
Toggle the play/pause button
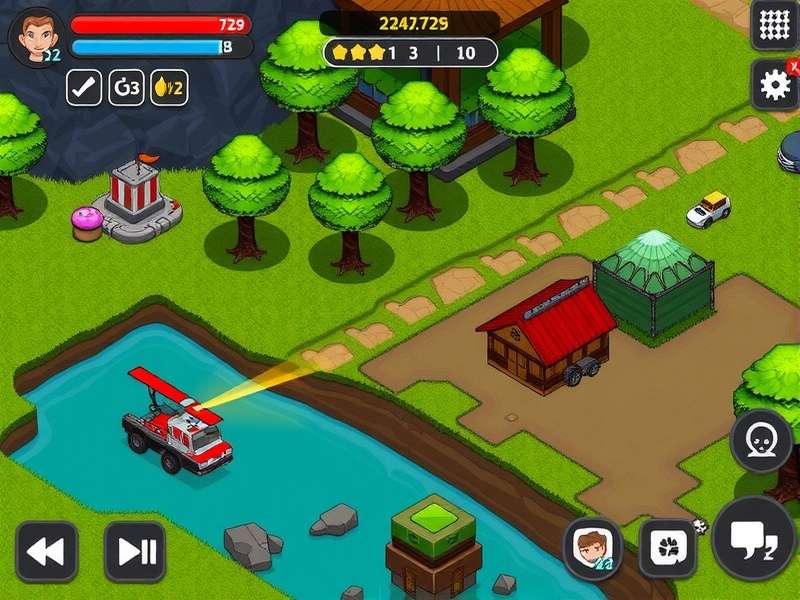click(135, 551)
